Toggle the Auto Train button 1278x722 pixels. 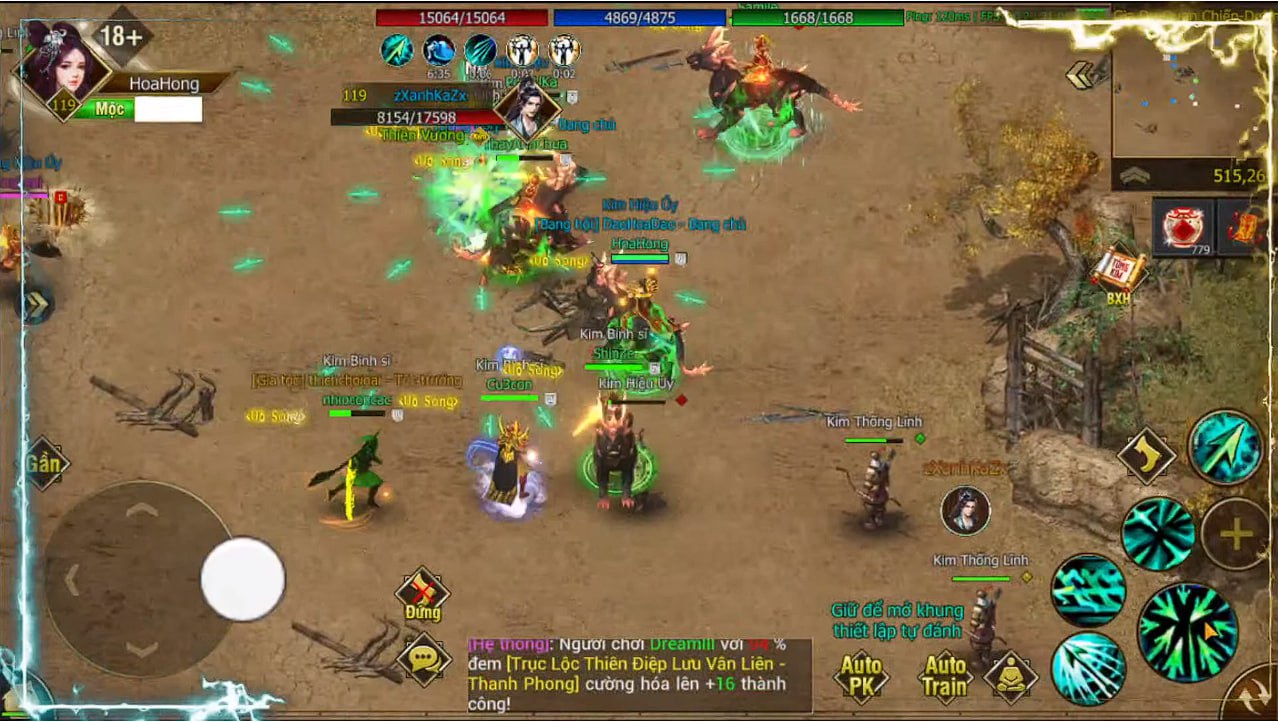point(945,677)
